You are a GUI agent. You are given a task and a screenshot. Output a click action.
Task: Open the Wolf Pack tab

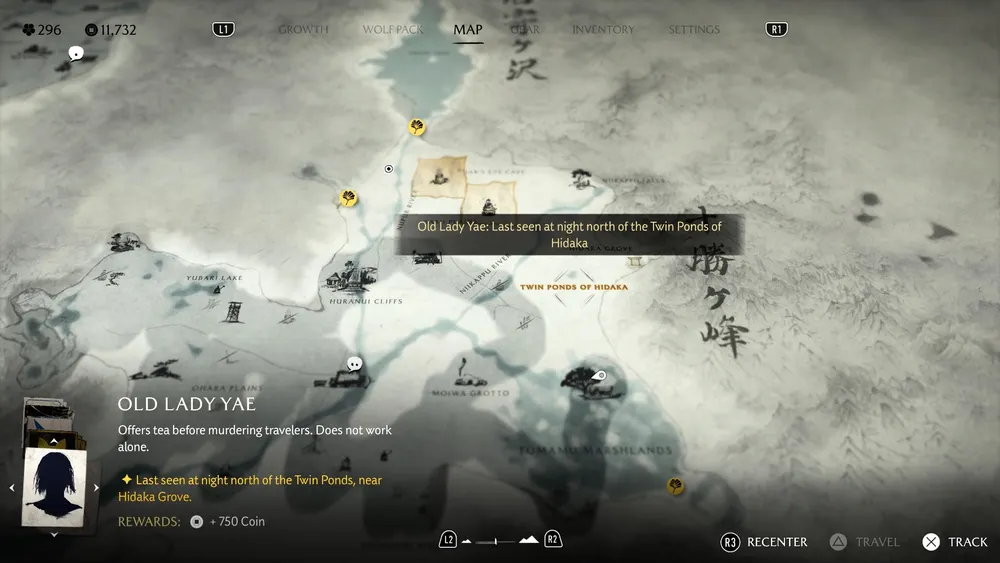tap(393, 29)
